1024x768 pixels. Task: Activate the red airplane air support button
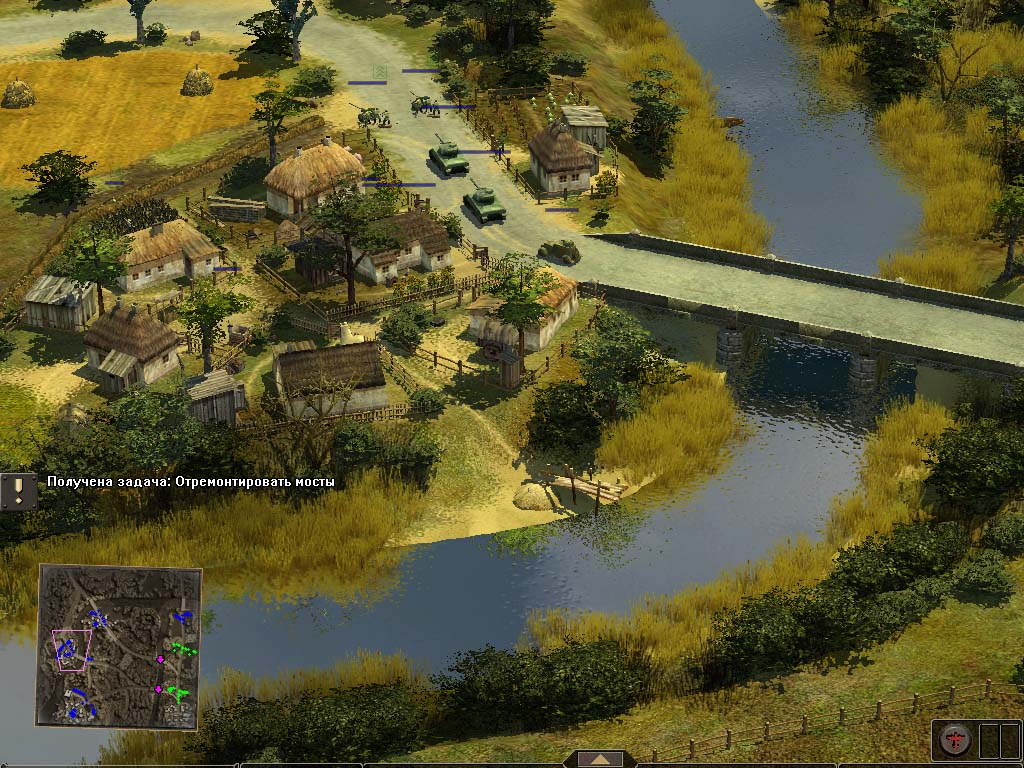[x=954, y=740]
